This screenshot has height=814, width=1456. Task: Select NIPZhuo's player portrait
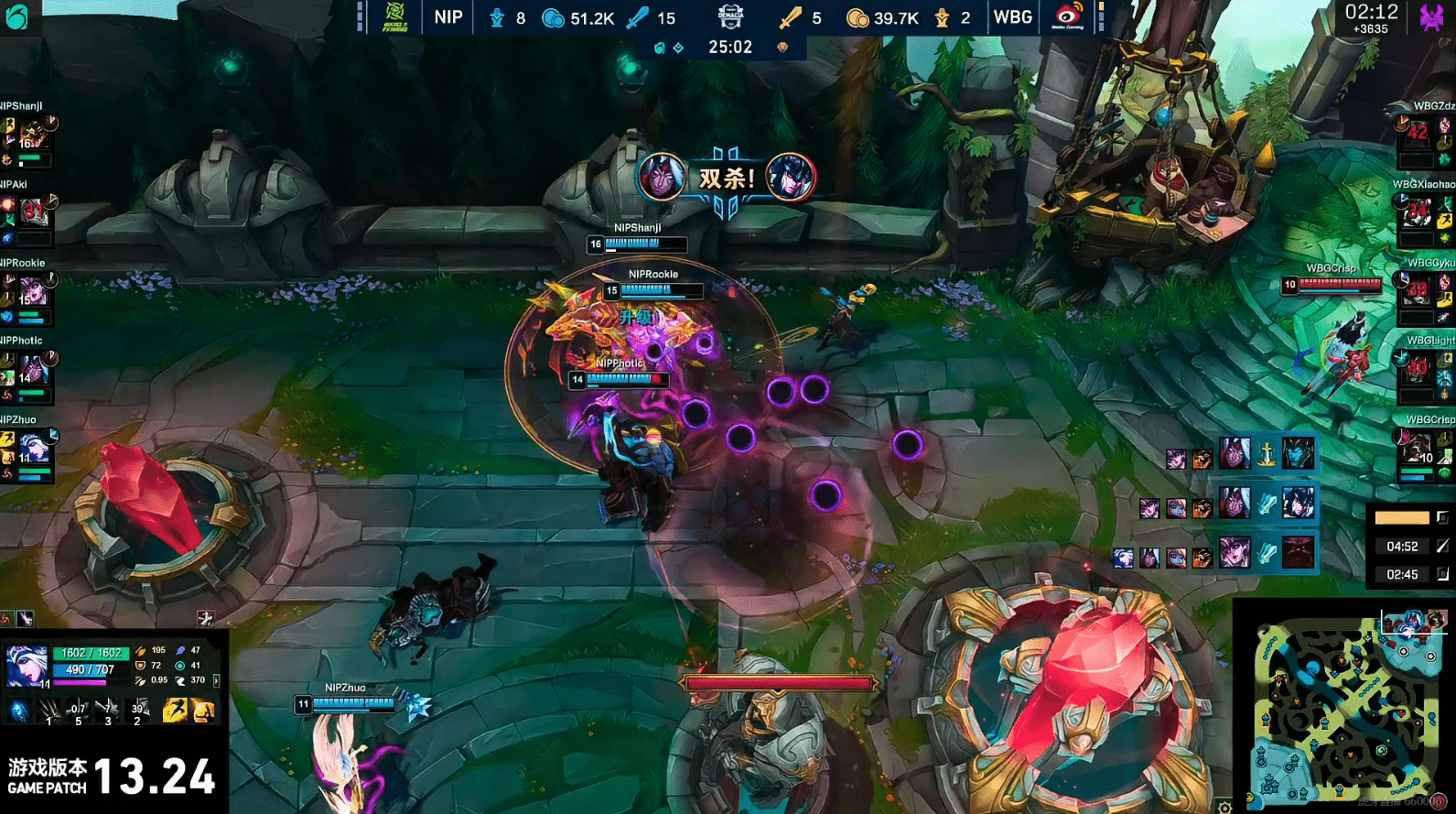pyautogui.click(x=33, y=449)
